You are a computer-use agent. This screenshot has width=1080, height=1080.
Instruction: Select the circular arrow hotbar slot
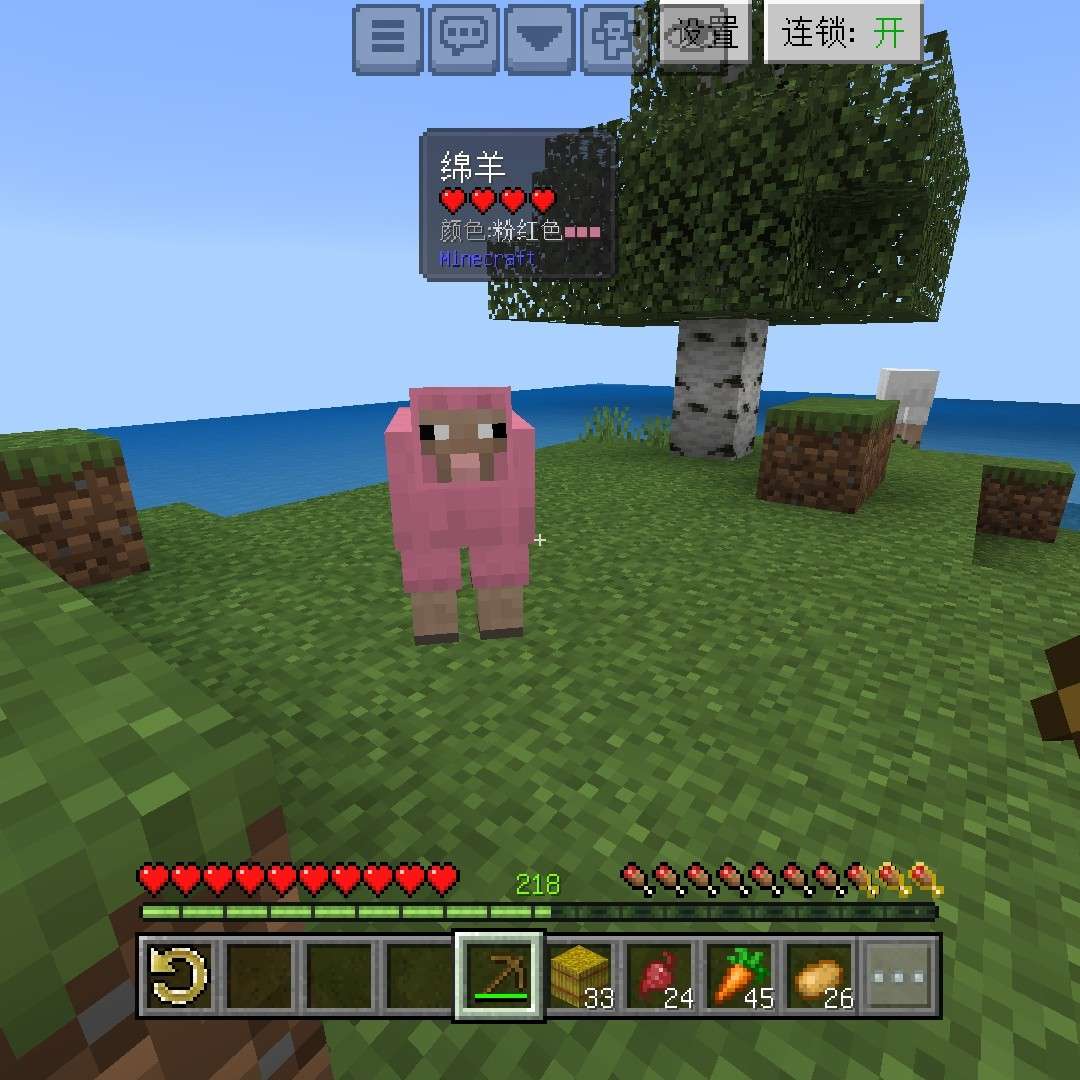178,976
